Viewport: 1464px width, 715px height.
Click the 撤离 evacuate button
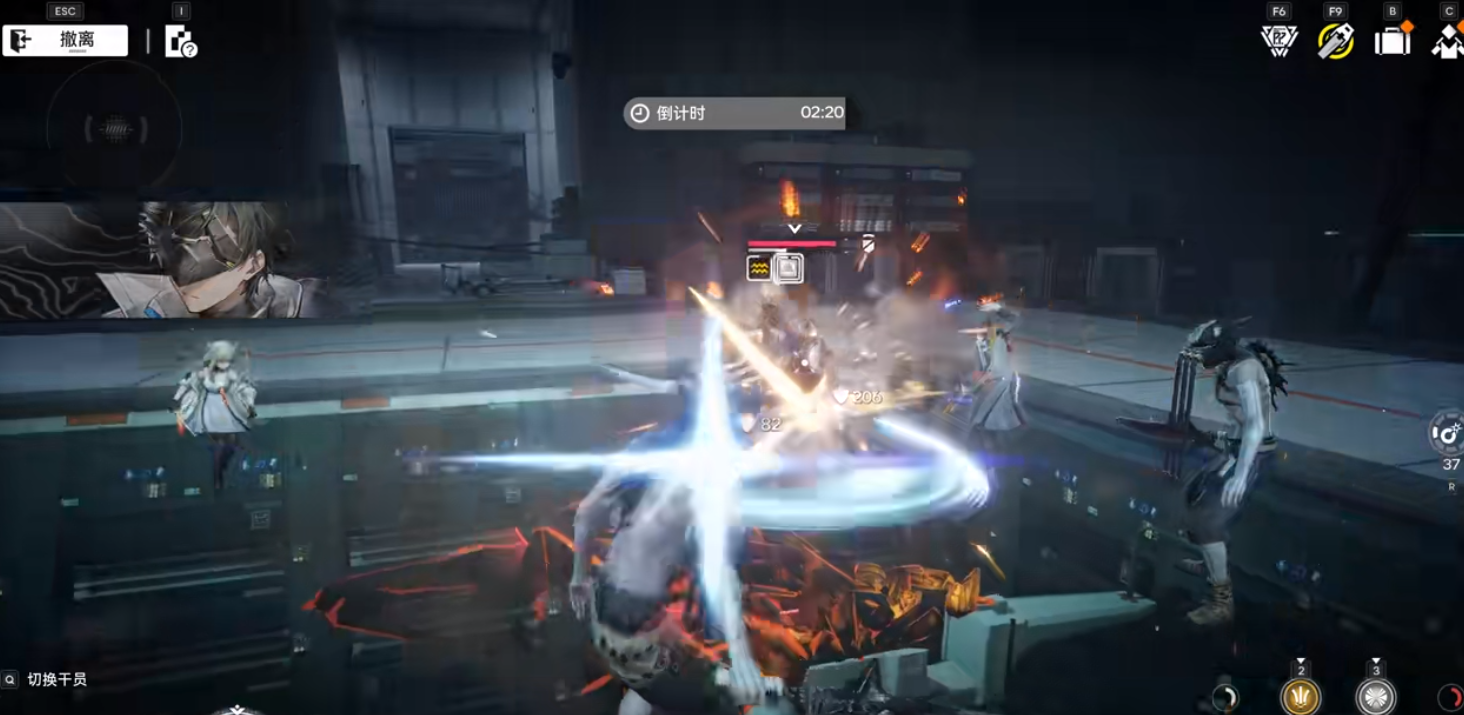66,41
